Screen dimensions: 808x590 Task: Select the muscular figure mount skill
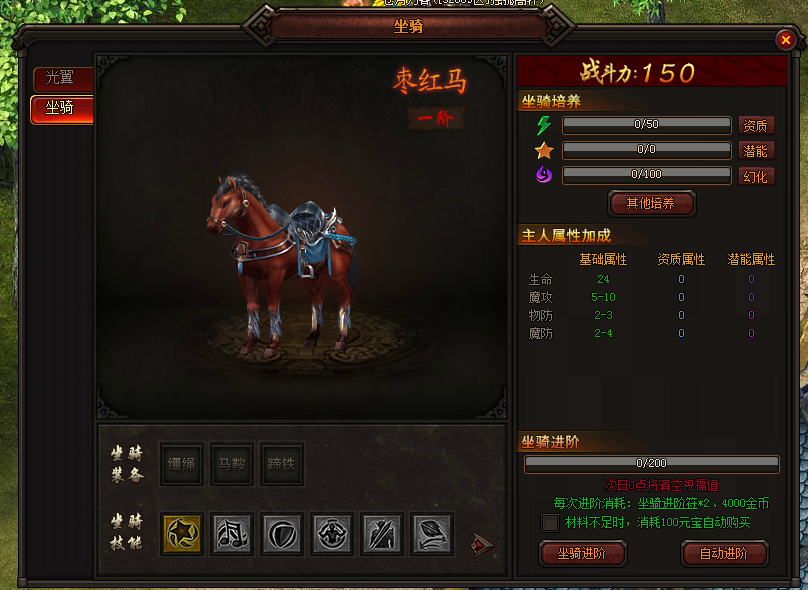click(332, 534)
